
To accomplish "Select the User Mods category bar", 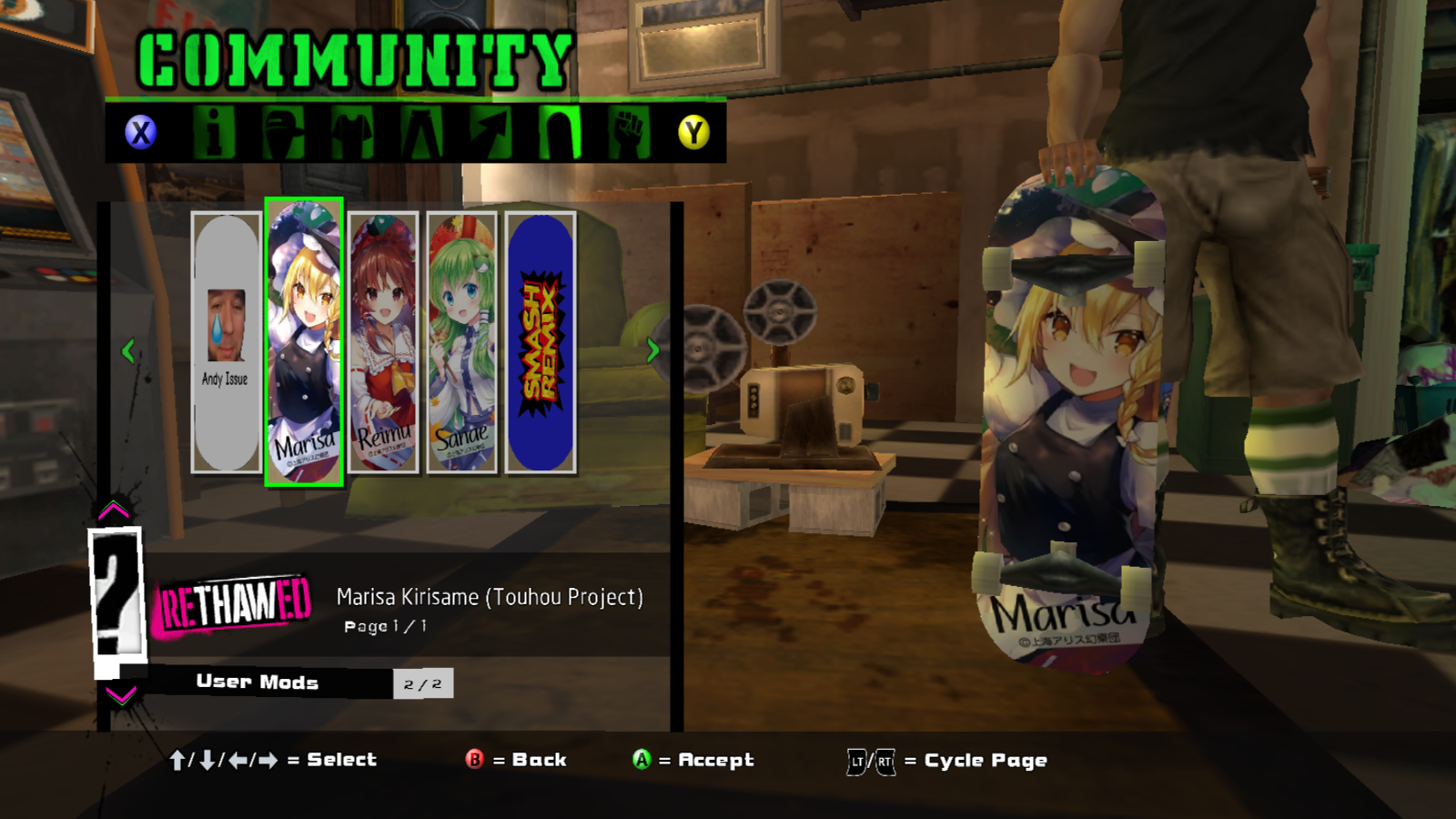I will 258,682.
